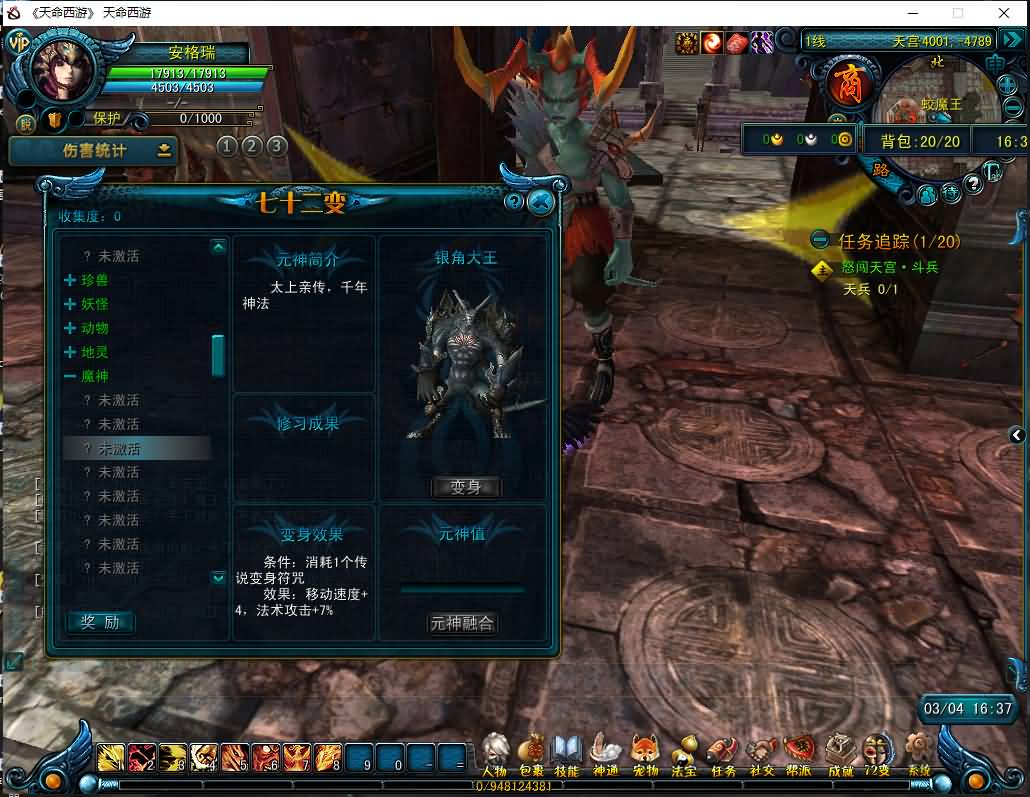
Task: Open the 奖励 rewards button
Action: coord(100,622)
